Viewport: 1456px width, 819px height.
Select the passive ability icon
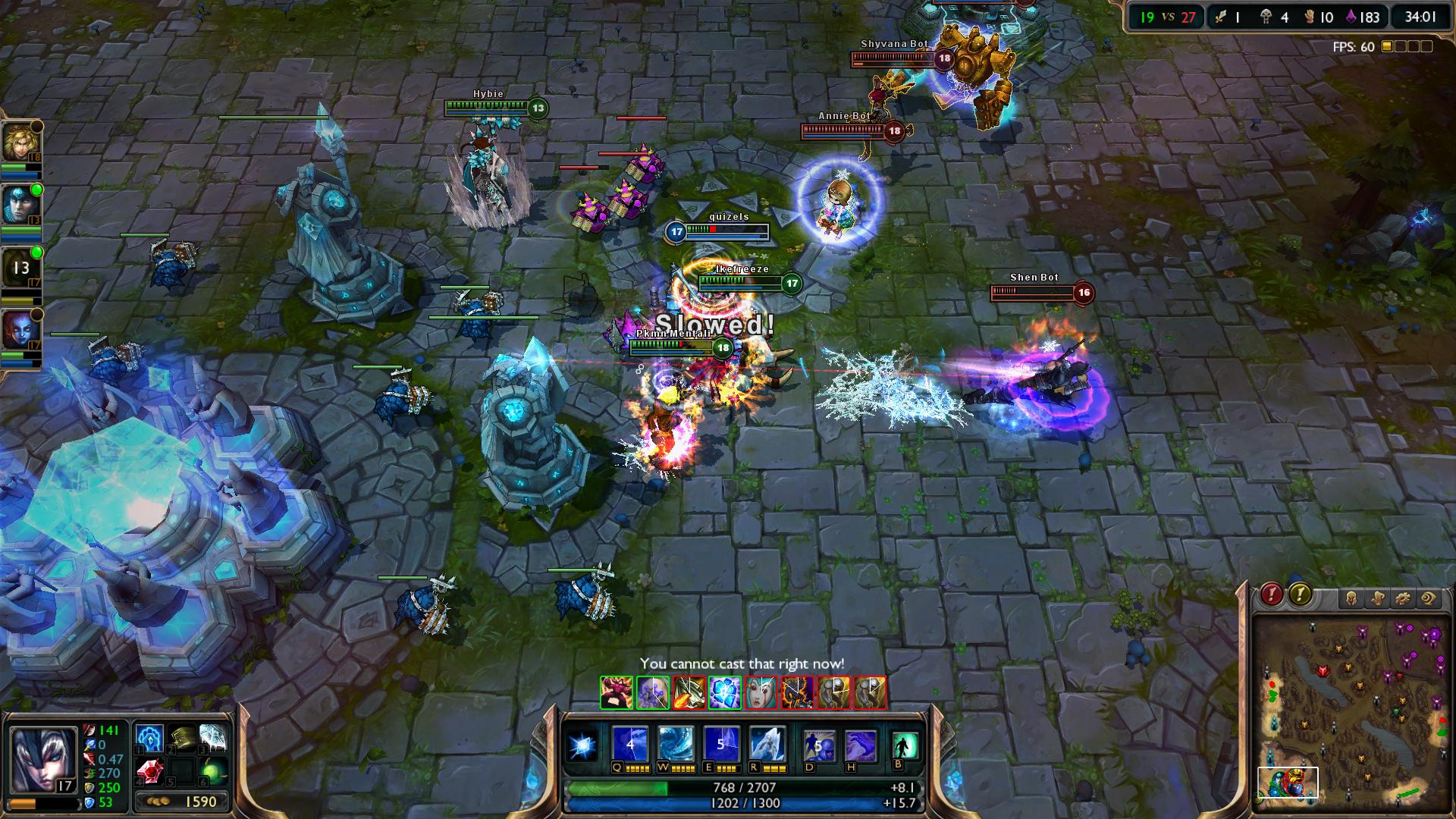(583, 746)
